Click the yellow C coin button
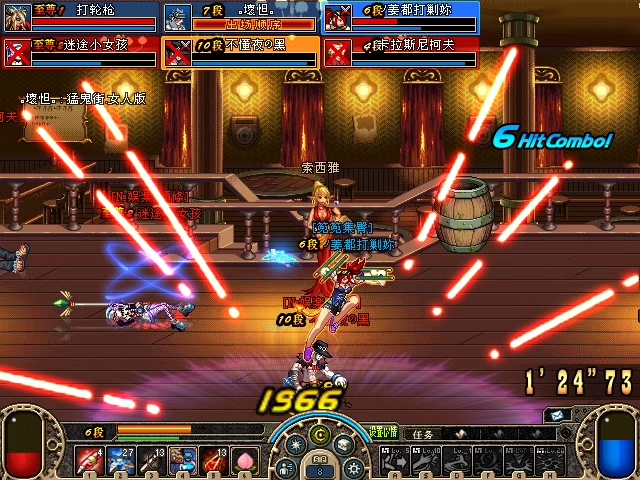 pyautogui.click(x=319, y=434)
